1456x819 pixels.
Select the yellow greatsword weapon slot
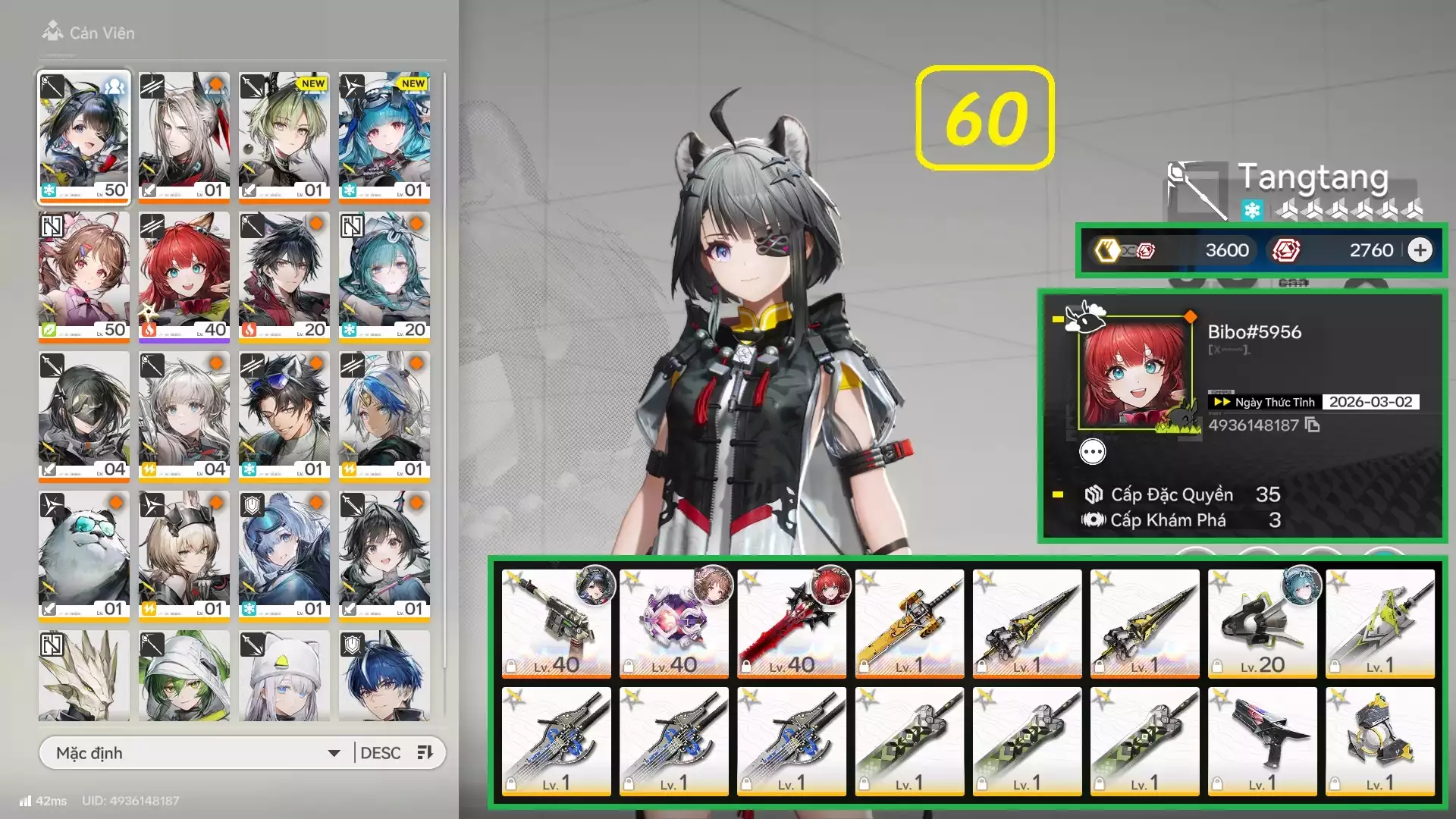[x=909, y=623]
